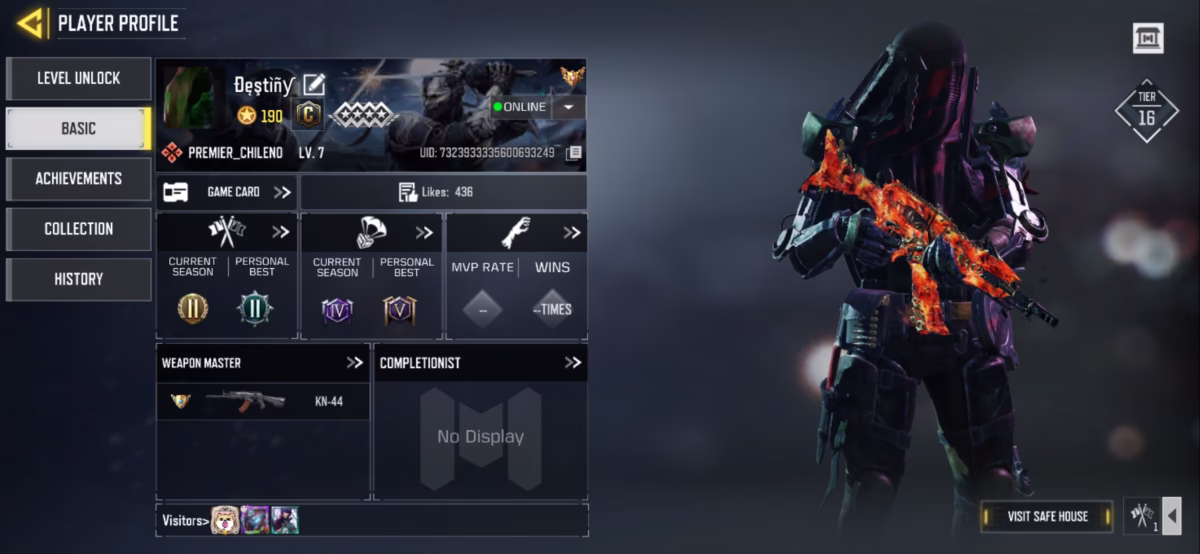Switch to the Level Unlock tab
The height and width of the screenshot is (554, 1200).
coord(78,78)
